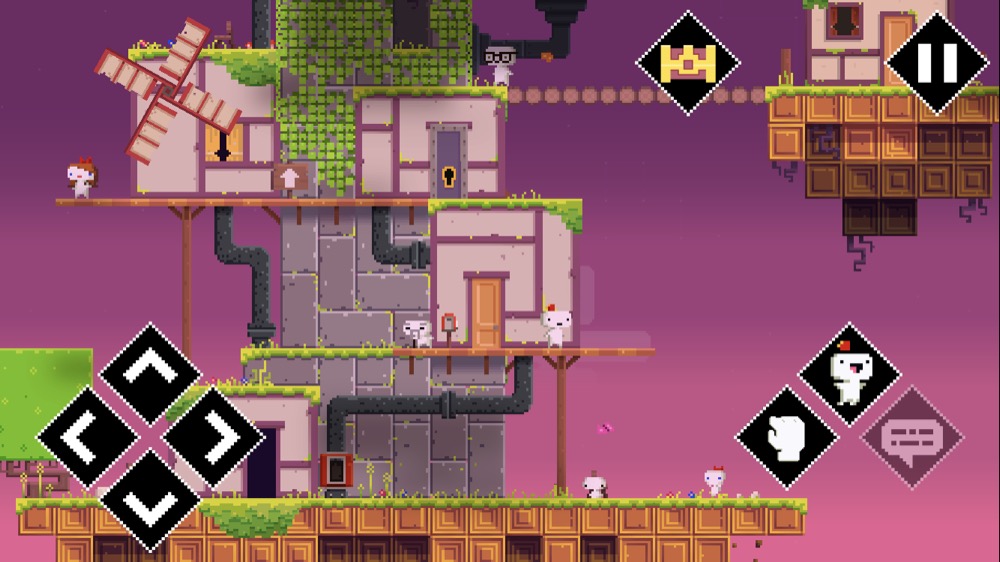
Task: Talk using the speech bubble button
Action: pyautogui.click(x=911, y=437)
